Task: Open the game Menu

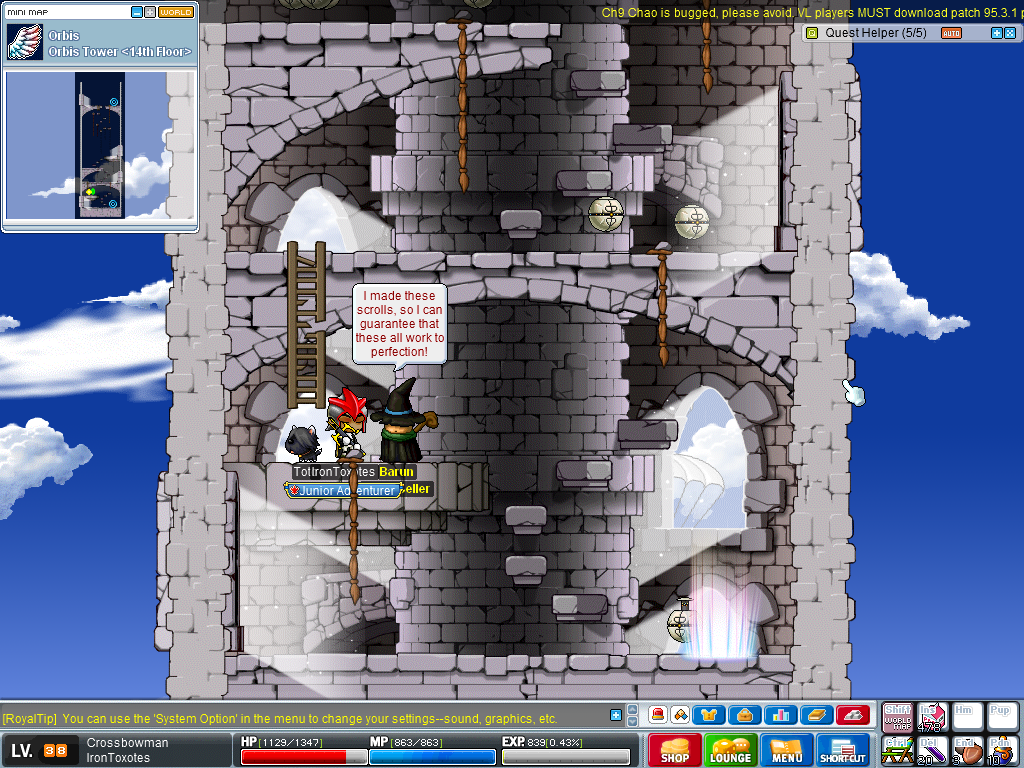Action: (x=787, y=750)
